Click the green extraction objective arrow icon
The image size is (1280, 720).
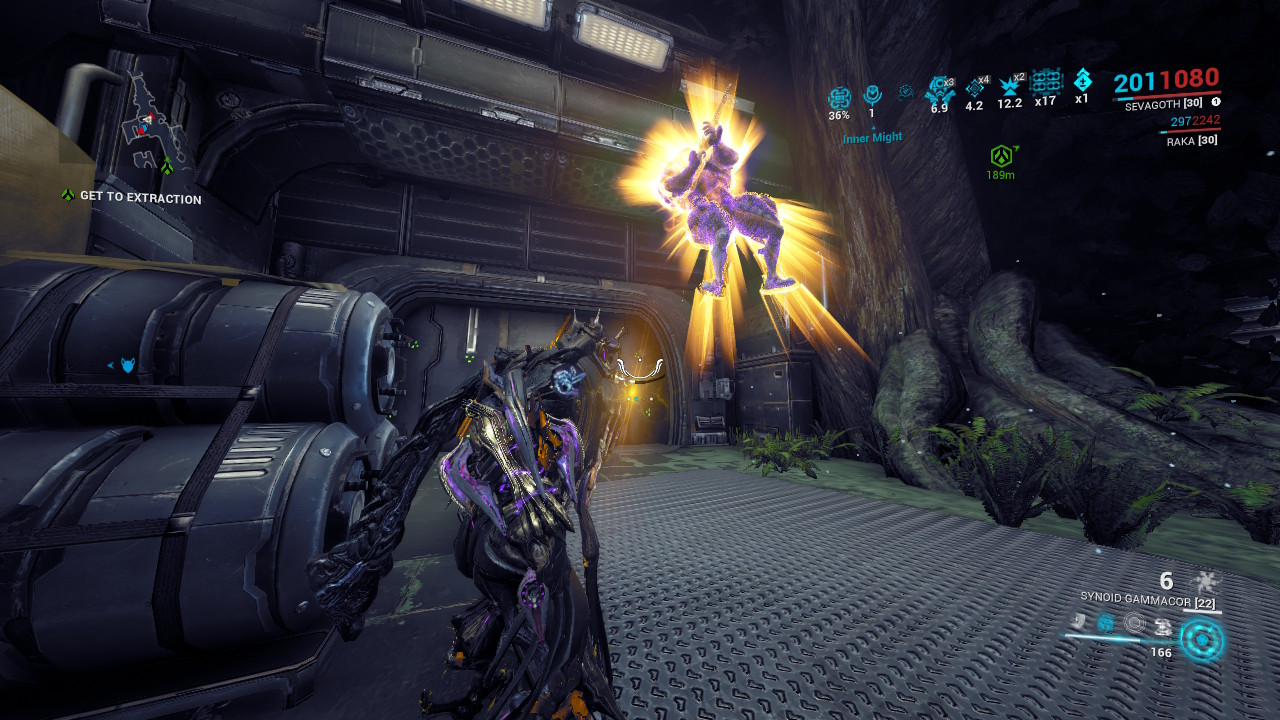pos(67,198)
